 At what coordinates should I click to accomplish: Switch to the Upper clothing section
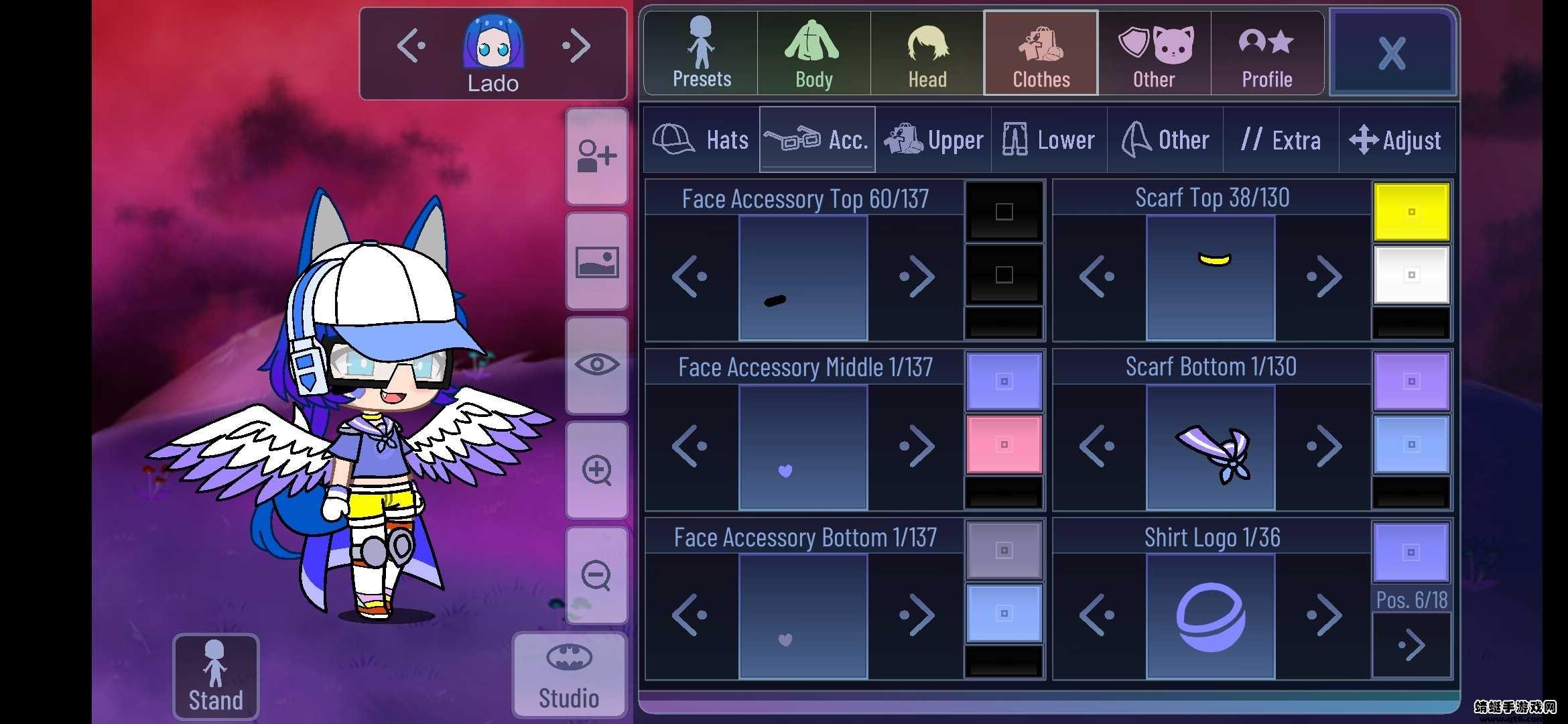(x=933, y=139)
